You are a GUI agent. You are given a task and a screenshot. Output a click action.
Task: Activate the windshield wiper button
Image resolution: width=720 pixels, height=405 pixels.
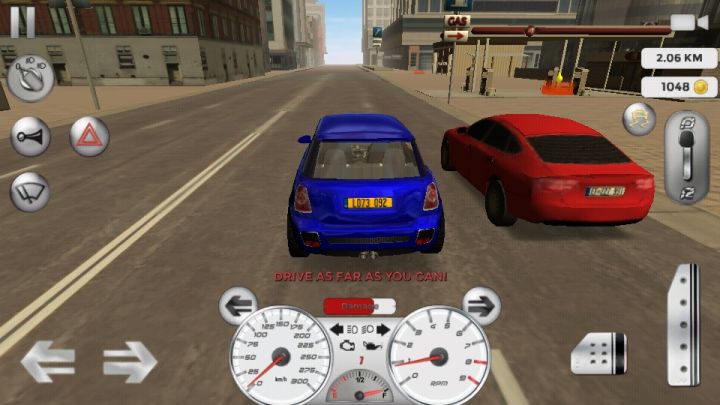[30, 190]
